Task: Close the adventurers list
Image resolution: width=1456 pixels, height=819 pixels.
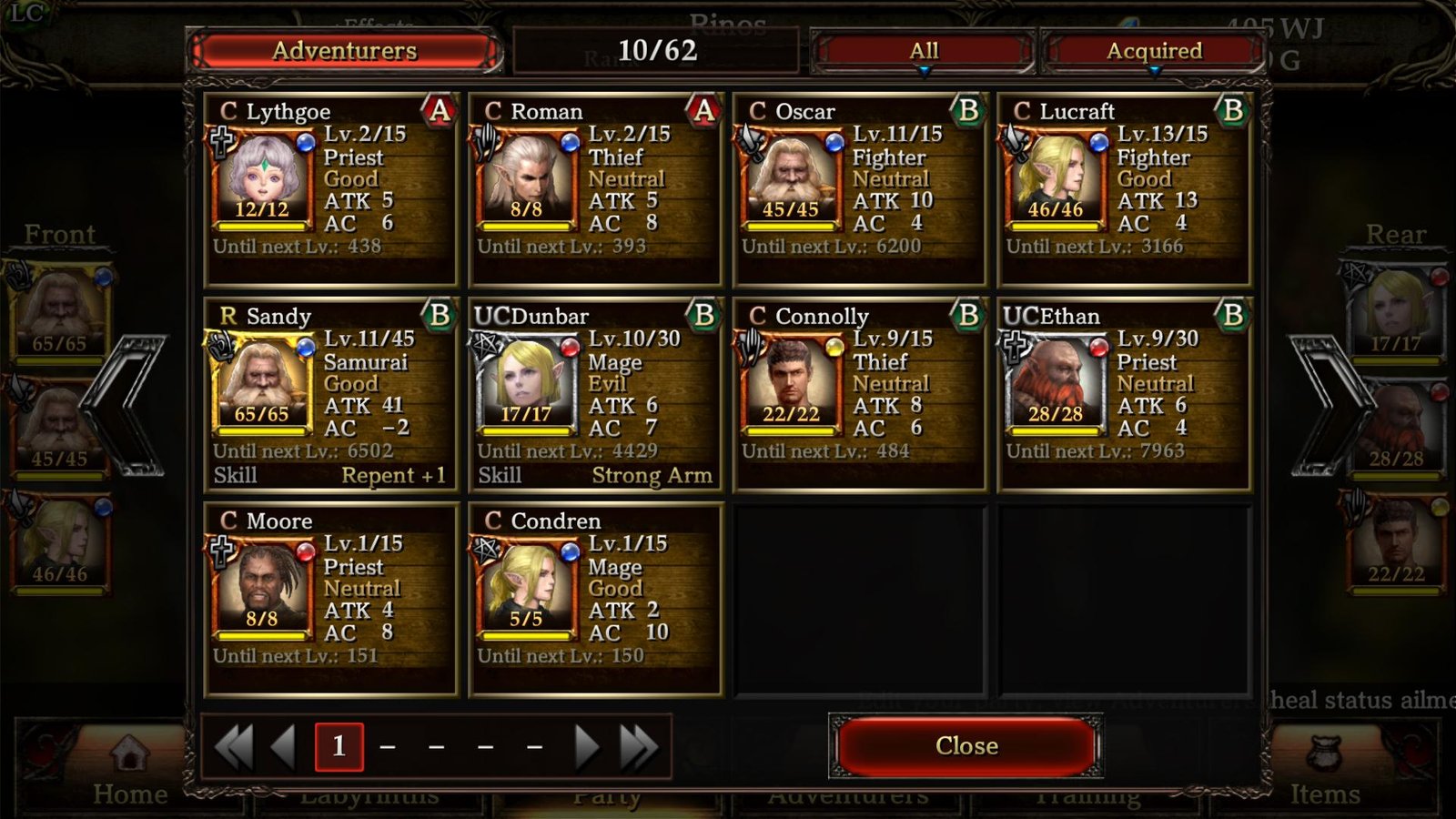Action: [966, 746]
